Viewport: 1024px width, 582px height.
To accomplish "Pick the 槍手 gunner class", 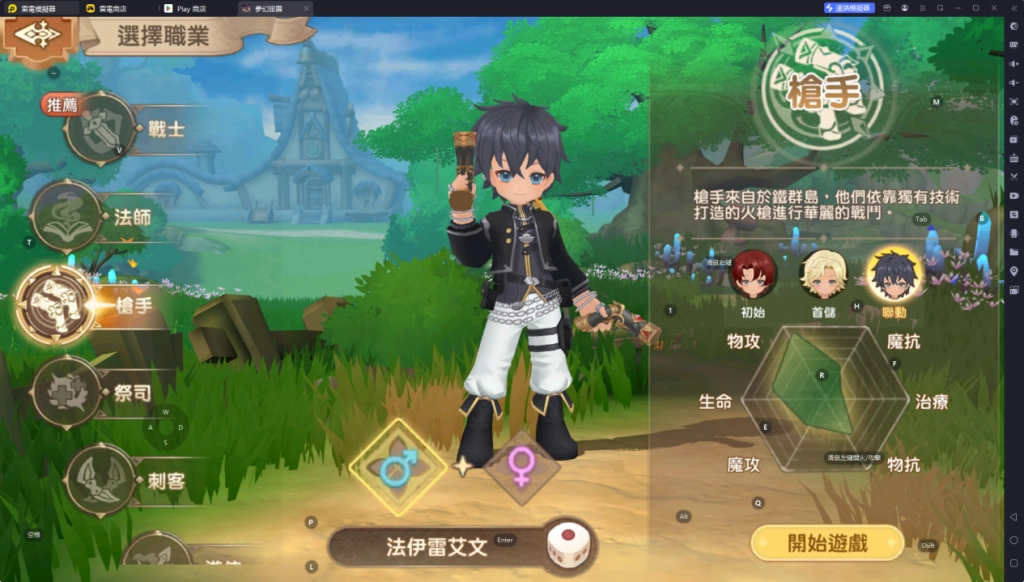I will click(x=56, y=305).
